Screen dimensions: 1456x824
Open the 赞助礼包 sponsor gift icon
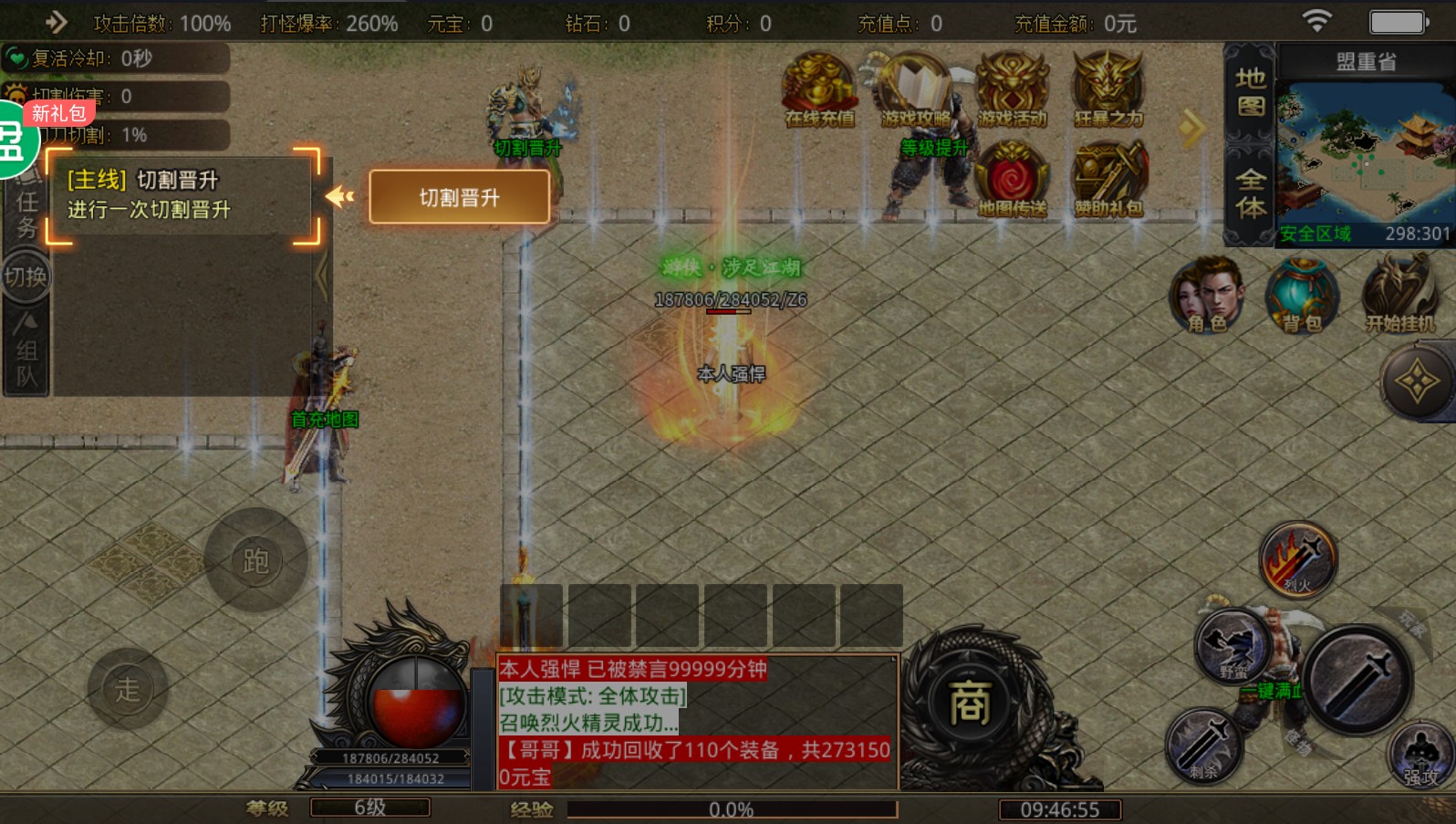pos(1108,175)
